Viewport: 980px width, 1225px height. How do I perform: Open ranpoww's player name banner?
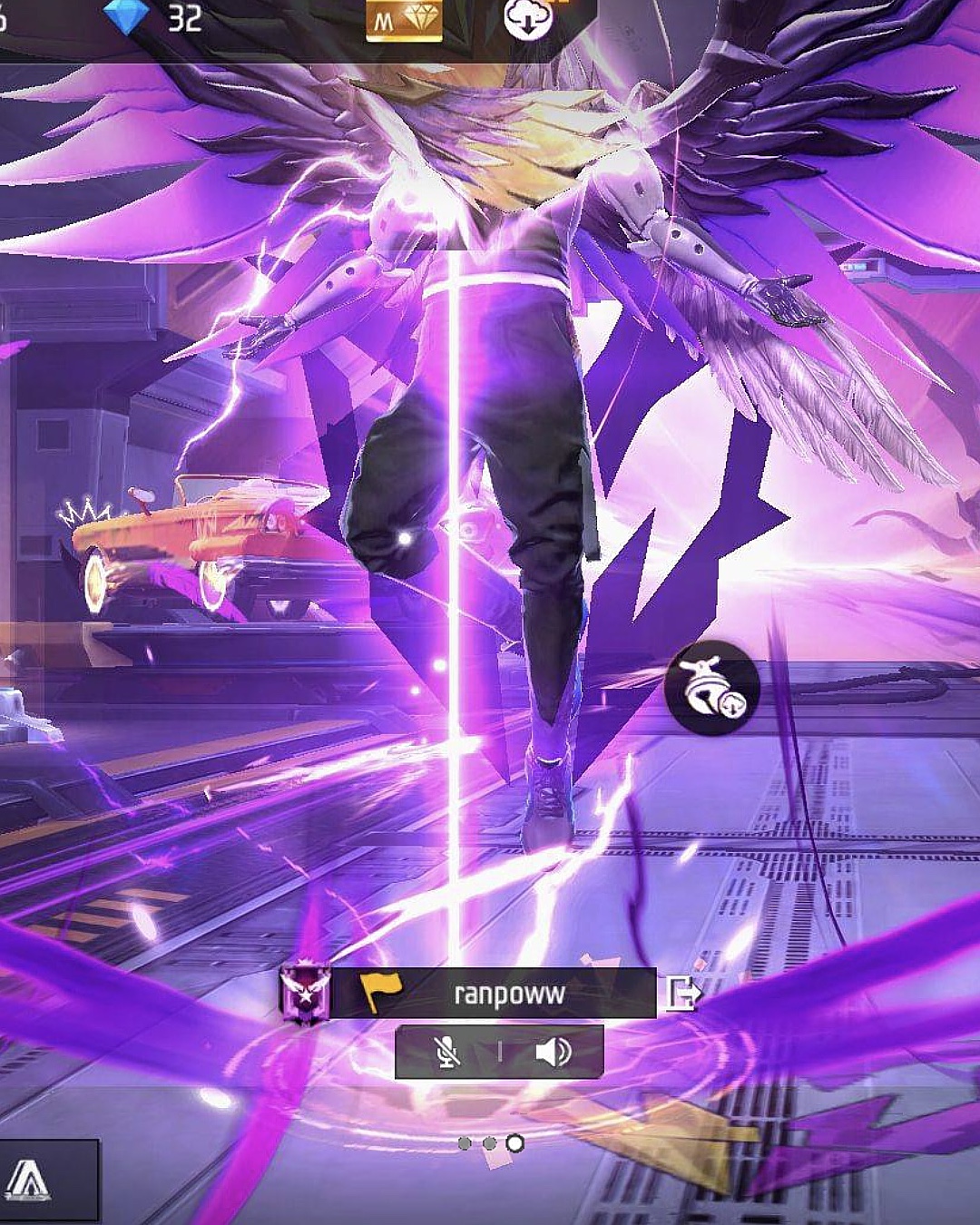pyautogui.click(x=508, y=994)
